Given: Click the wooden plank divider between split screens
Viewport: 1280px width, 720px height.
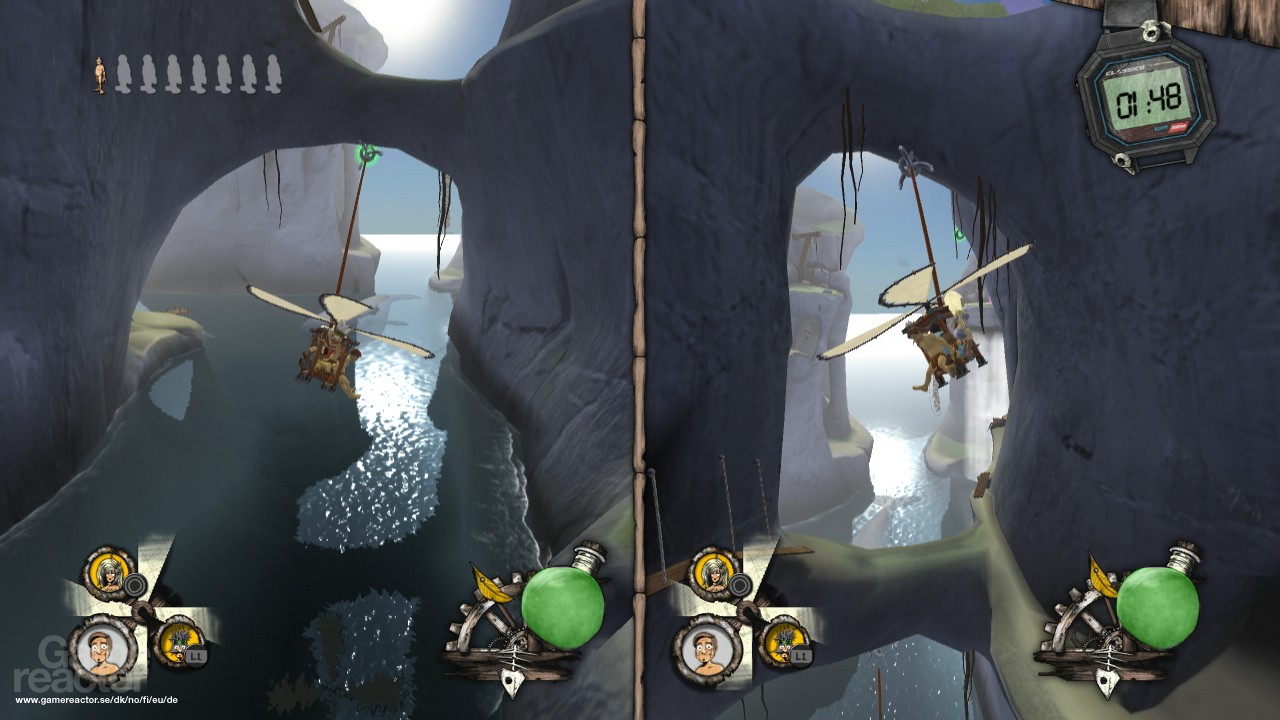Looking at the screenshot, I should (638, 360).
